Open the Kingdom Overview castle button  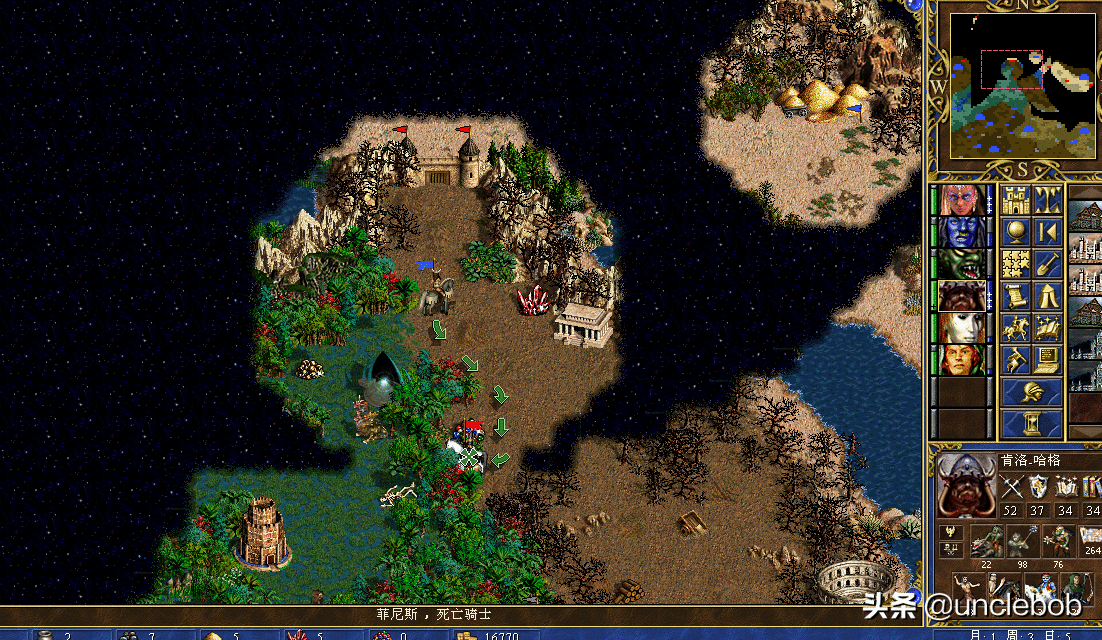pyautogui.click(x=1017, y=199)
